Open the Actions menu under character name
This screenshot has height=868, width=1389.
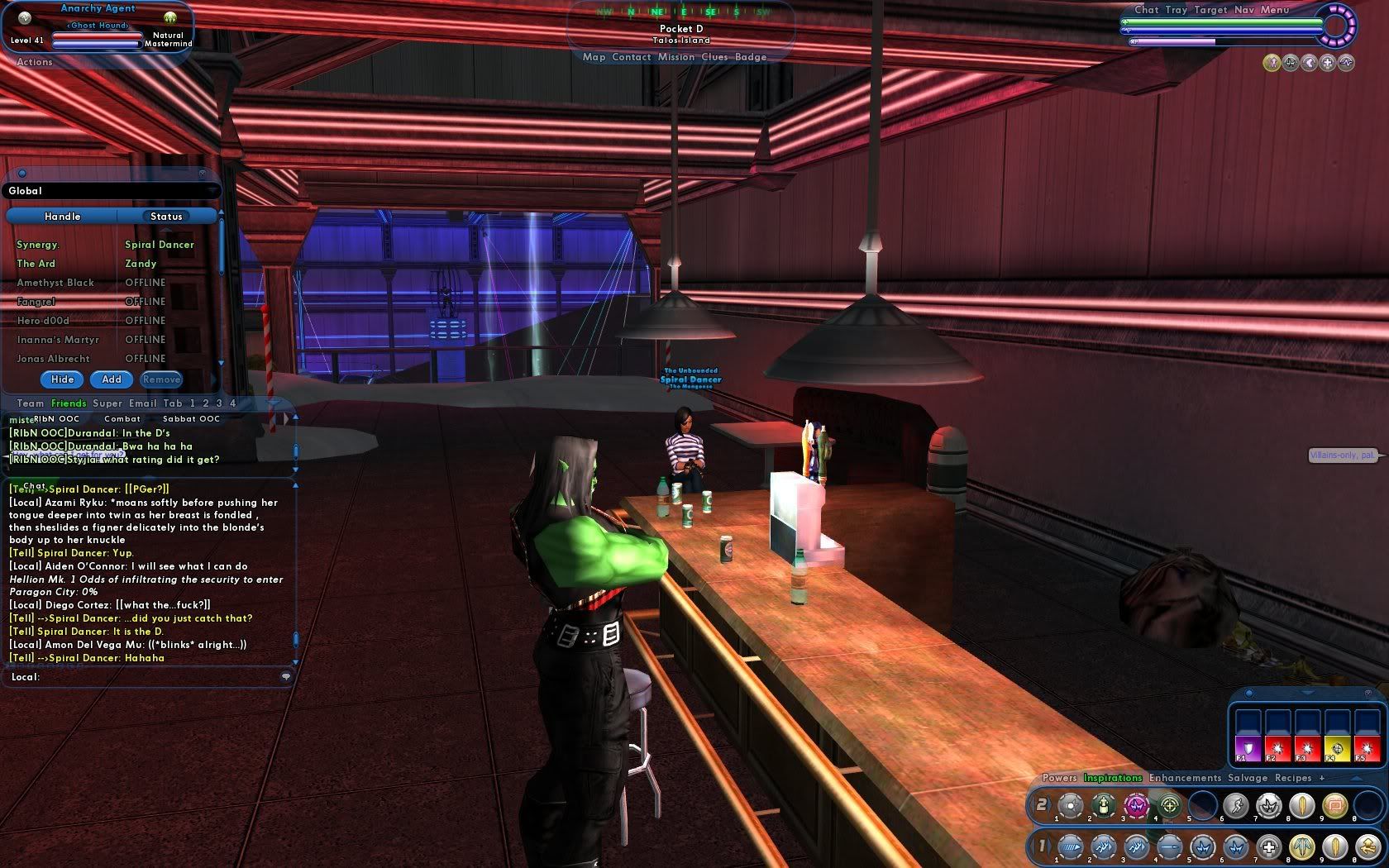[x=34, y=62]
